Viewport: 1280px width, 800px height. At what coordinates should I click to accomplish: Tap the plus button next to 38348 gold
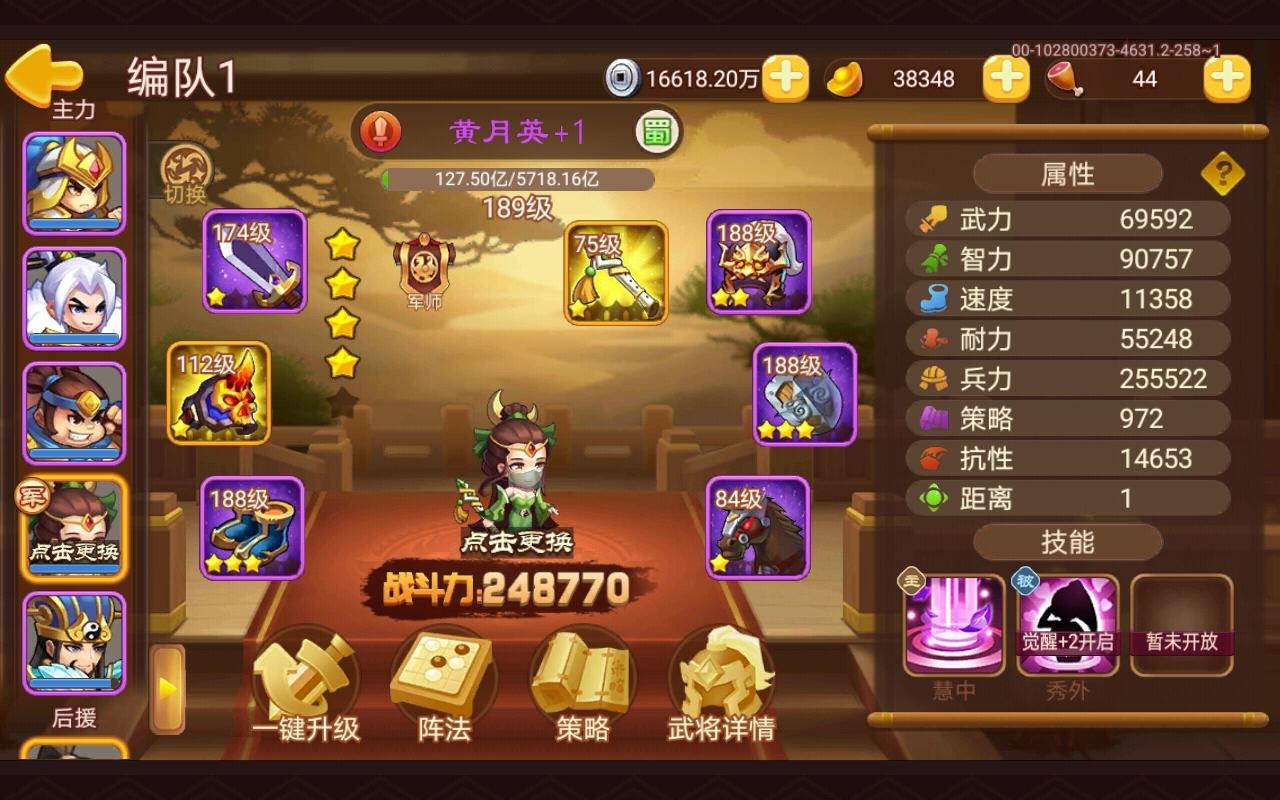pyautogui.click(x=1006, y=77)
